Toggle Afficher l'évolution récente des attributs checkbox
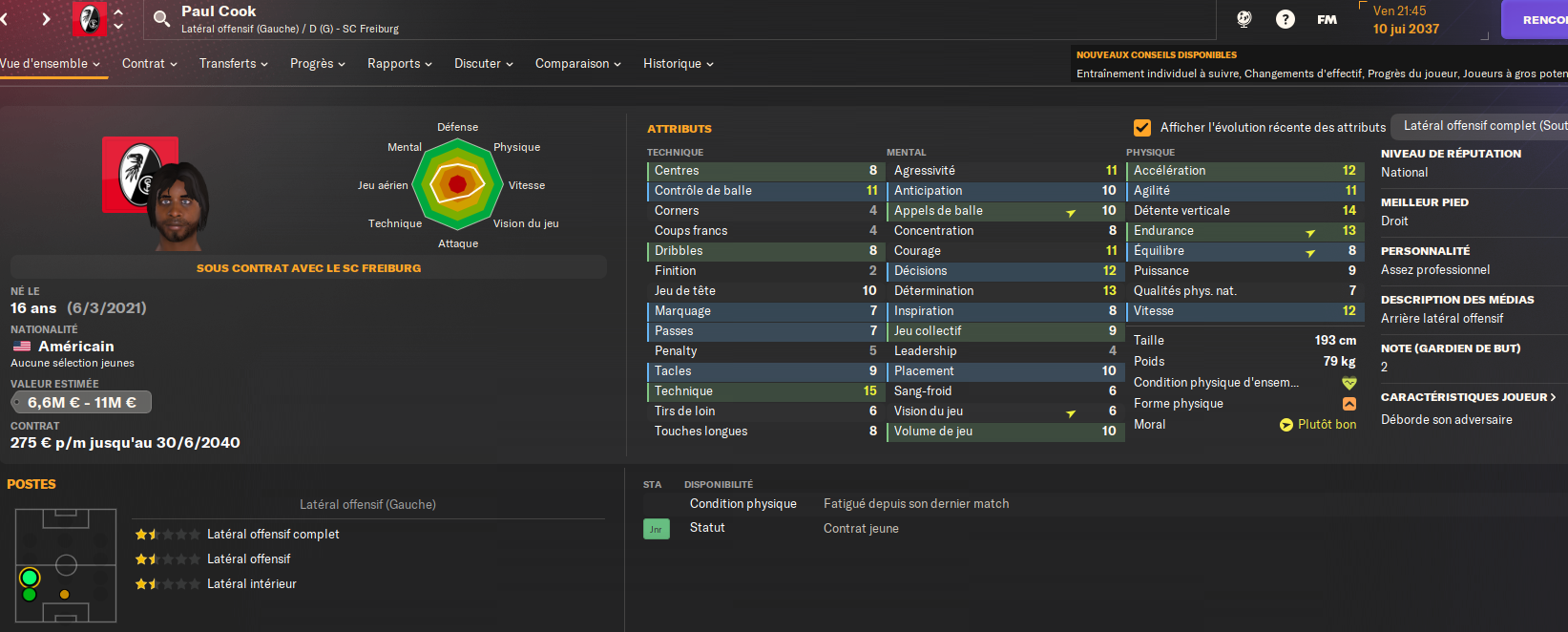This screenshot has width=1568, height=632. 1141,128
